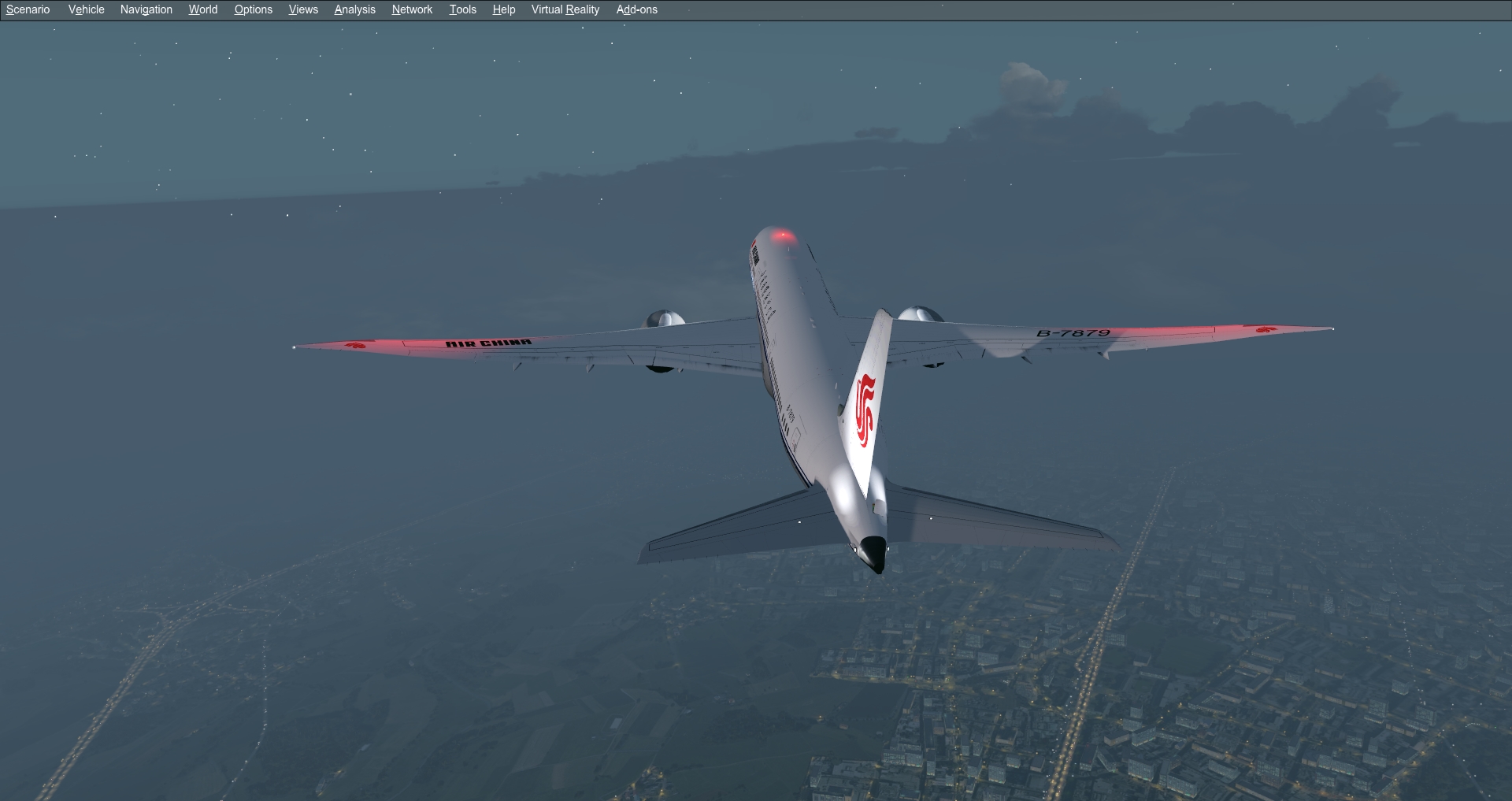Open the Add-ons menu
The width and height of the screenshot is (1512, 801).
click(x=636, y=9)
